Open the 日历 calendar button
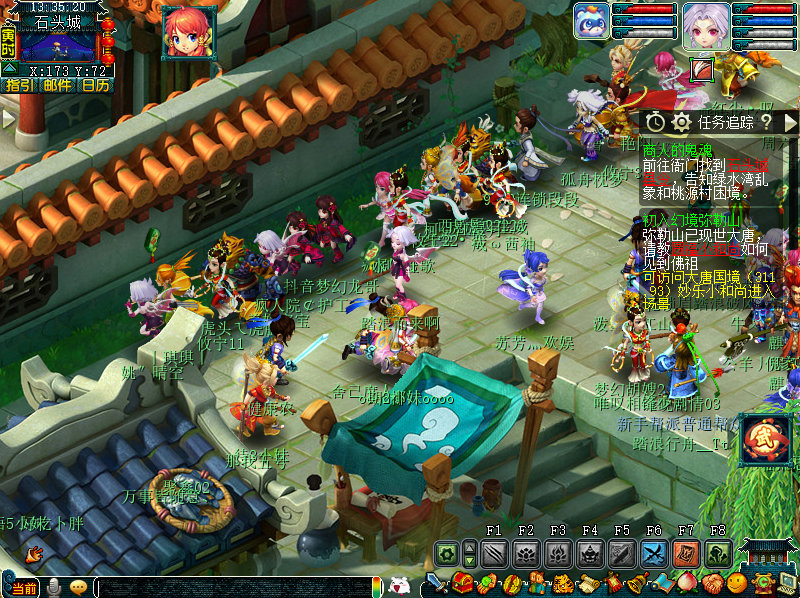The height and width of the screenshot is (598, 800). click(96, 86)
